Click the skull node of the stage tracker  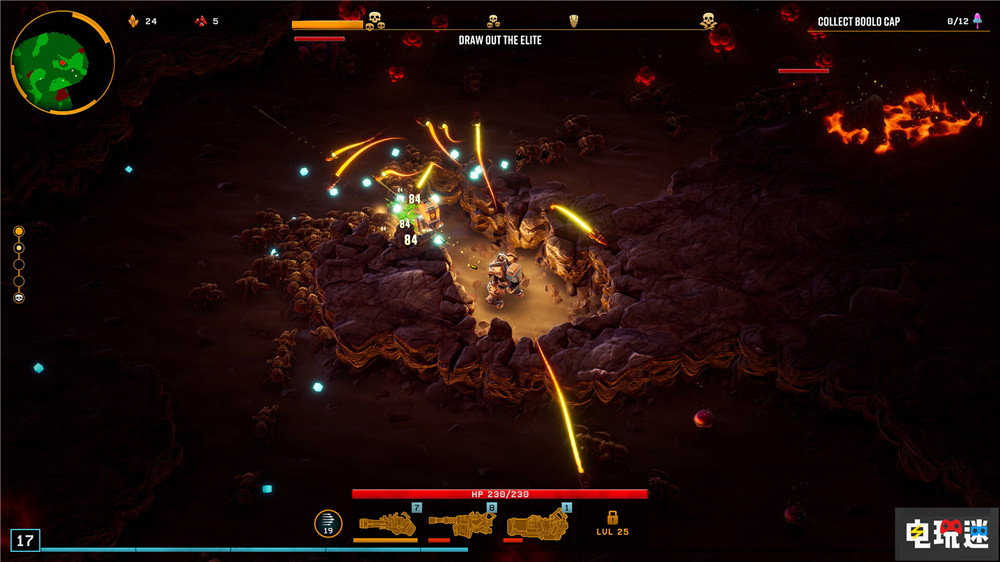pyautogui.click(x=19, y=298)
